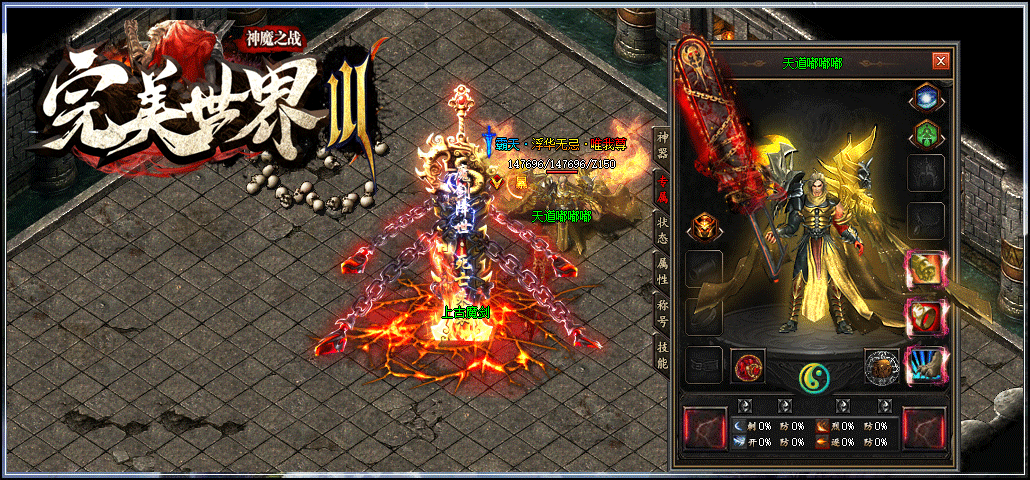The image size is (1030, 480).
Task: Click the green emblem equipment slot
Action: tap(925, 134)
